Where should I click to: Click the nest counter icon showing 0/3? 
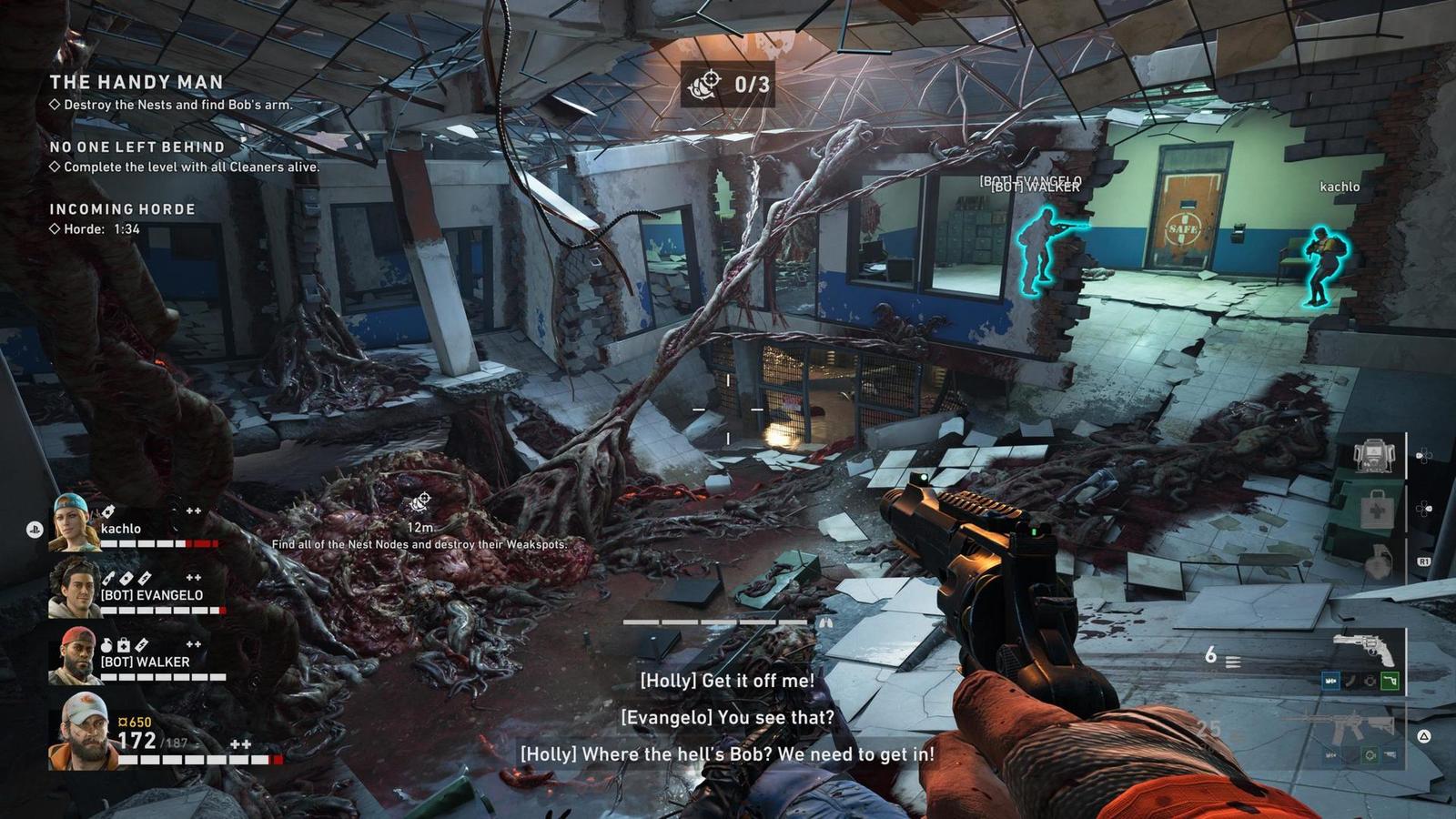click(705, 85)
